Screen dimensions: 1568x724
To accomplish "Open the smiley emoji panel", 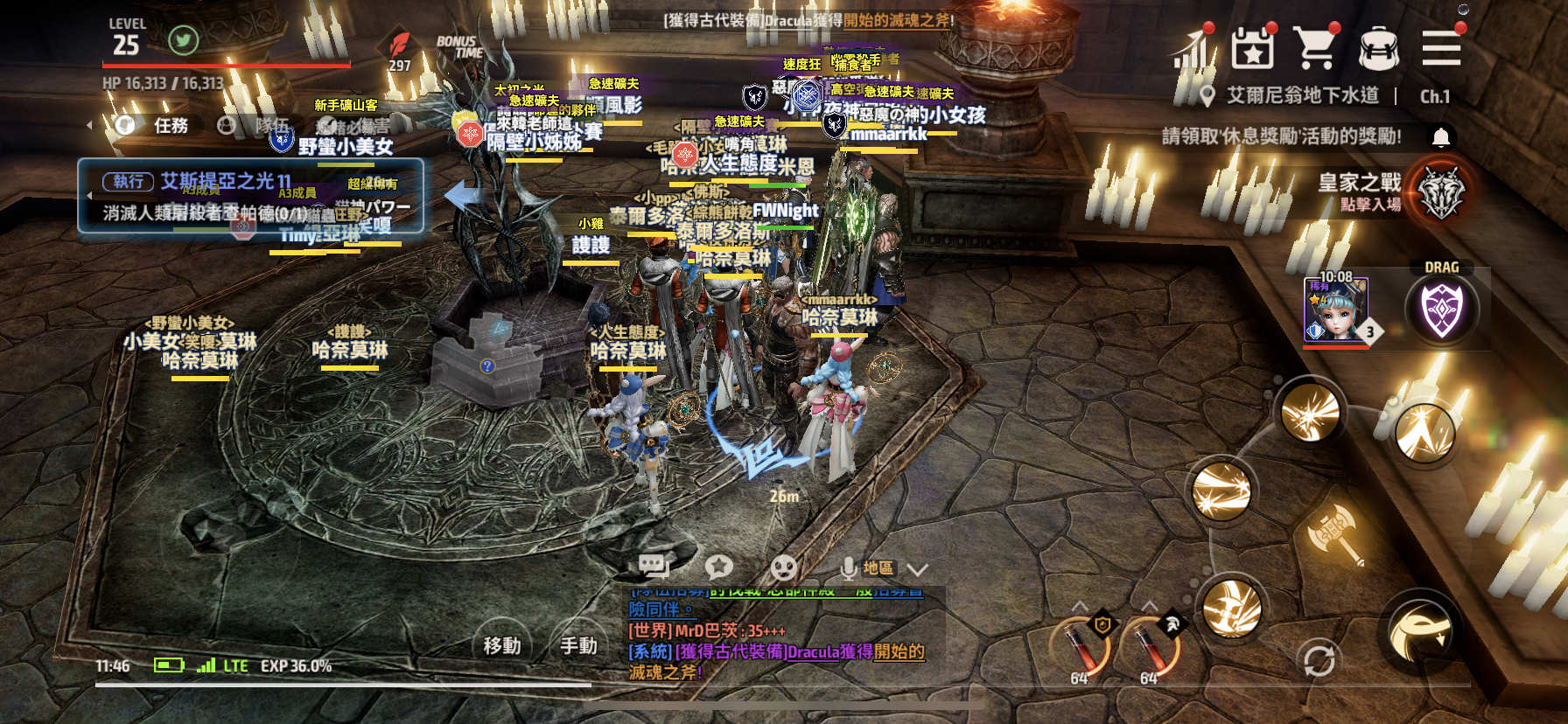I will (783, 568).
